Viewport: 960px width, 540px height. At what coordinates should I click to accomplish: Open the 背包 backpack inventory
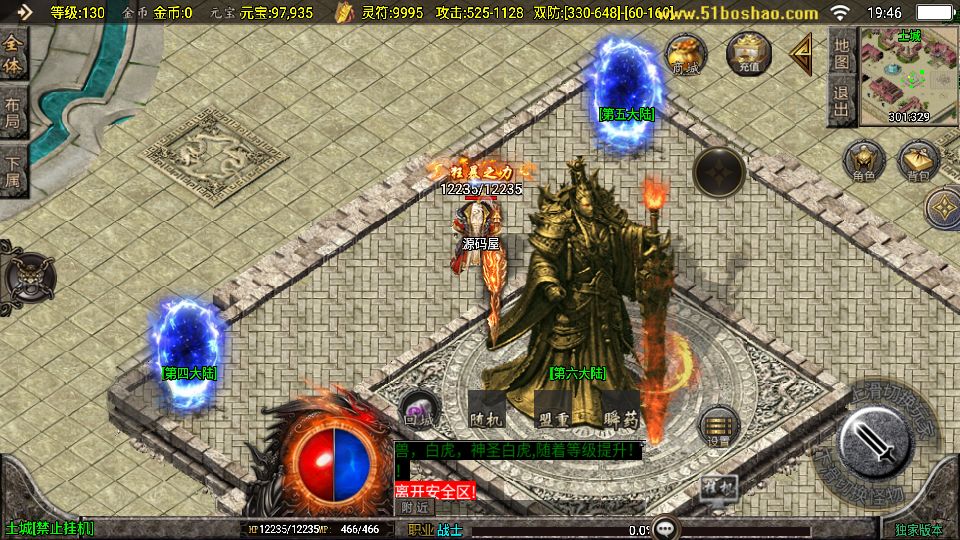[x=918, y=164]
